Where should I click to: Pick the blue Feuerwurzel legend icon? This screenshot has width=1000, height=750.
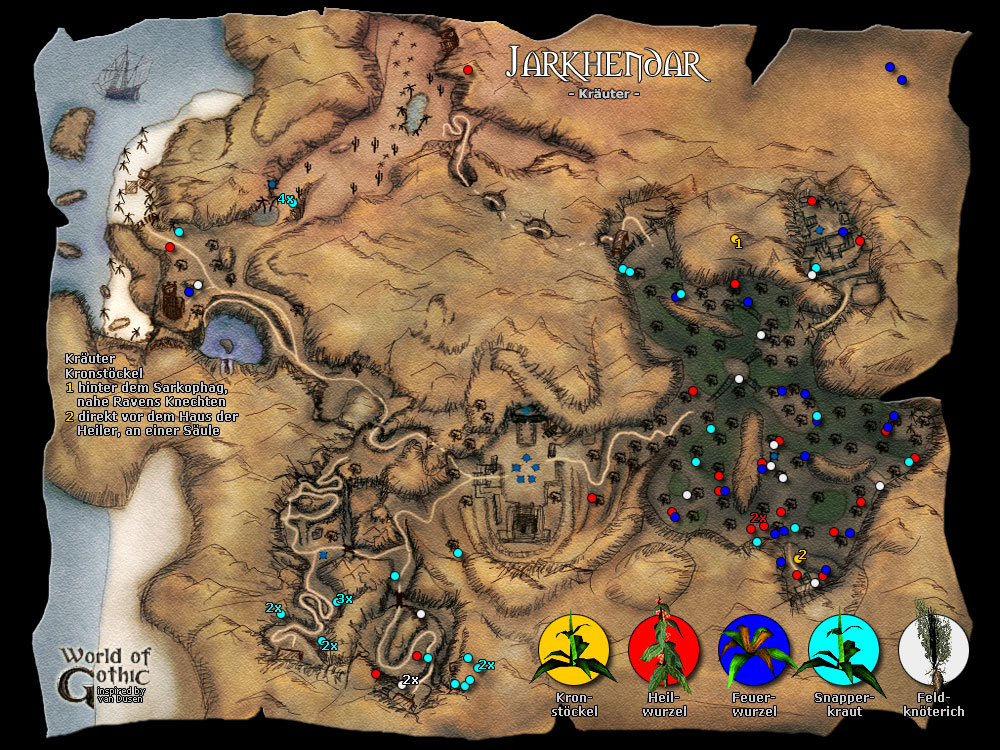[753, 652]
